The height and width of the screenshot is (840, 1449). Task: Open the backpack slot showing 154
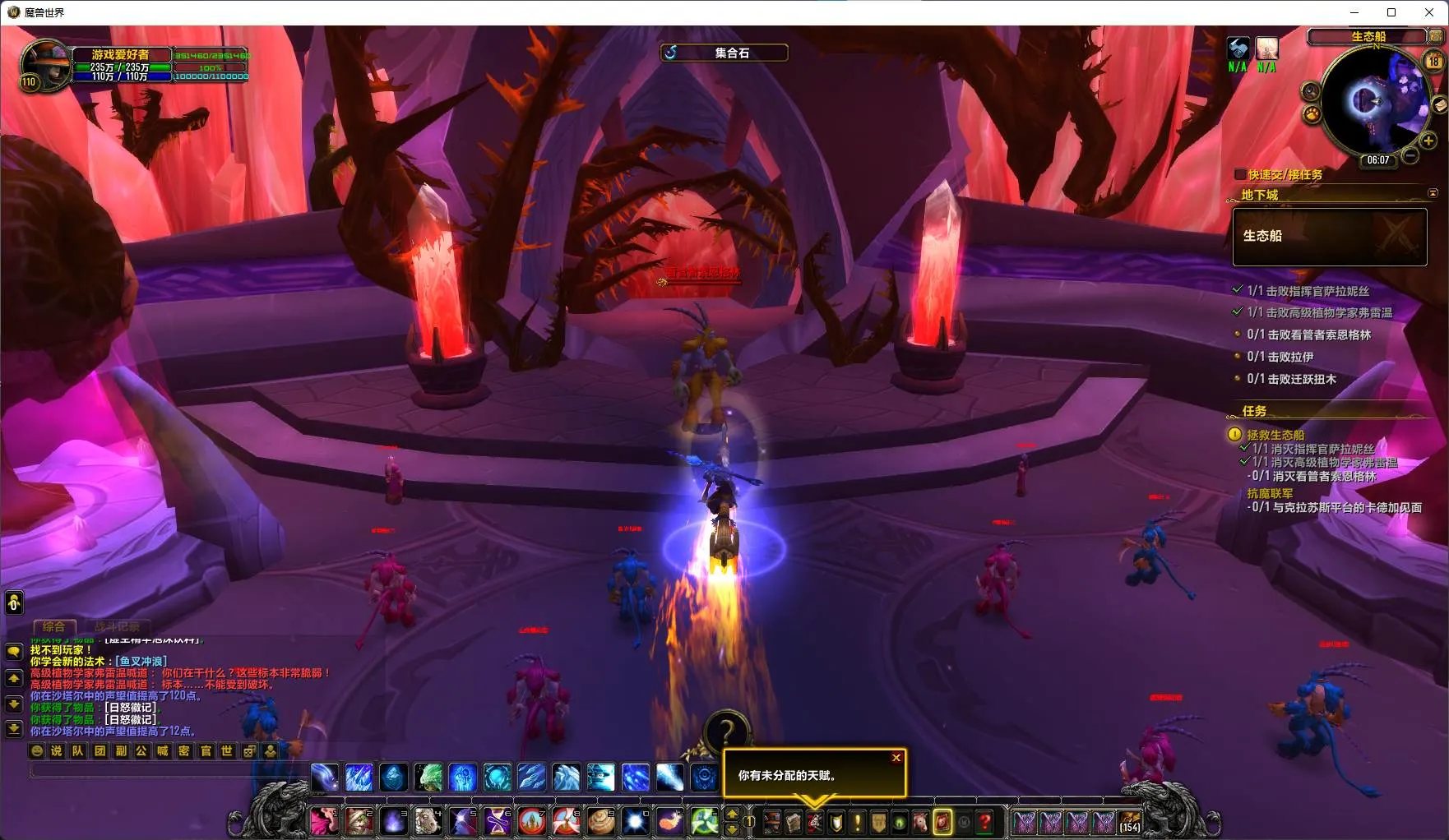[x=1130, y=821]
